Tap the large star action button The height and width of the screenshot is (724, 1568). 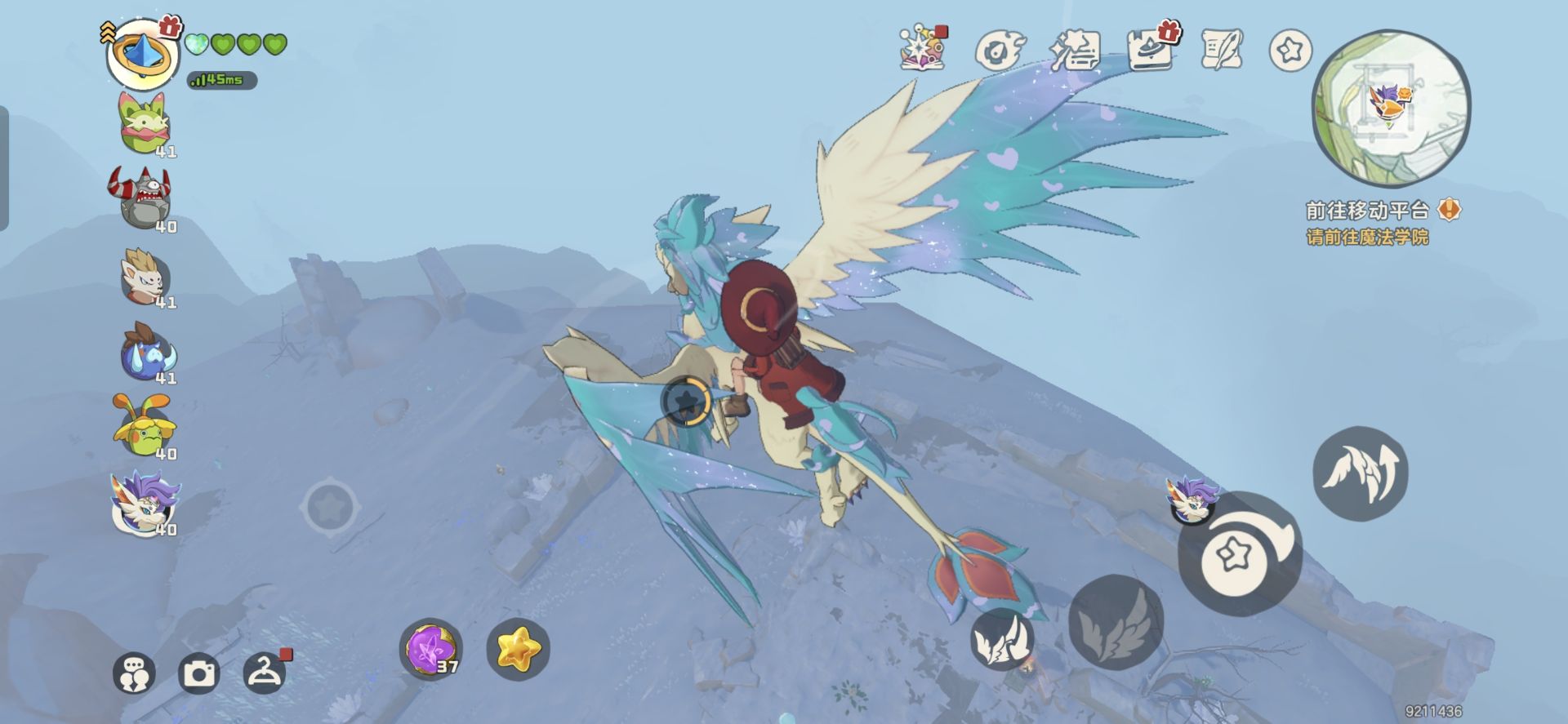tap(1238, 554)
